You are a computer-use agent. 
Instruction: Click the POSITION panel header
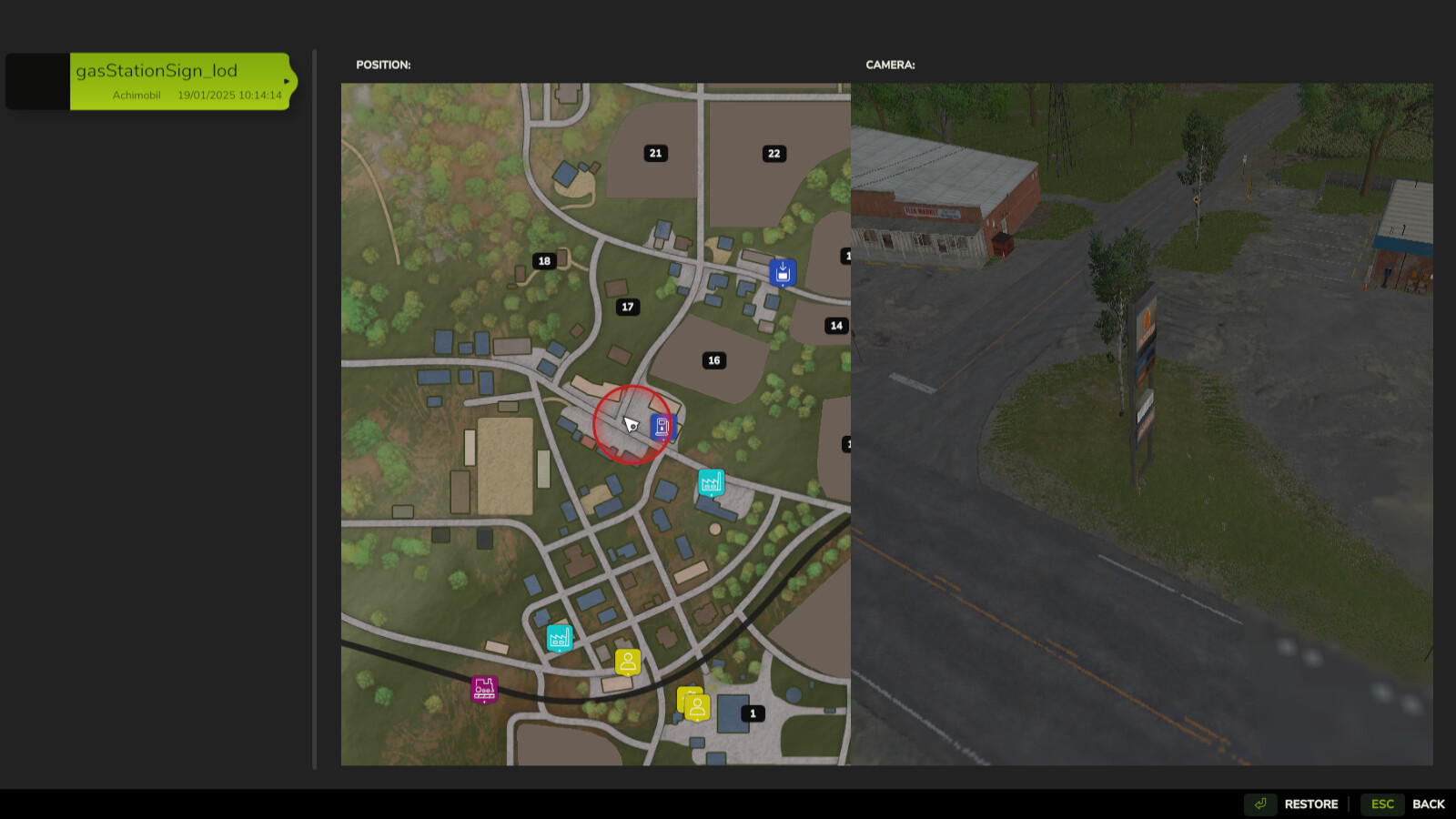(383, 65)
